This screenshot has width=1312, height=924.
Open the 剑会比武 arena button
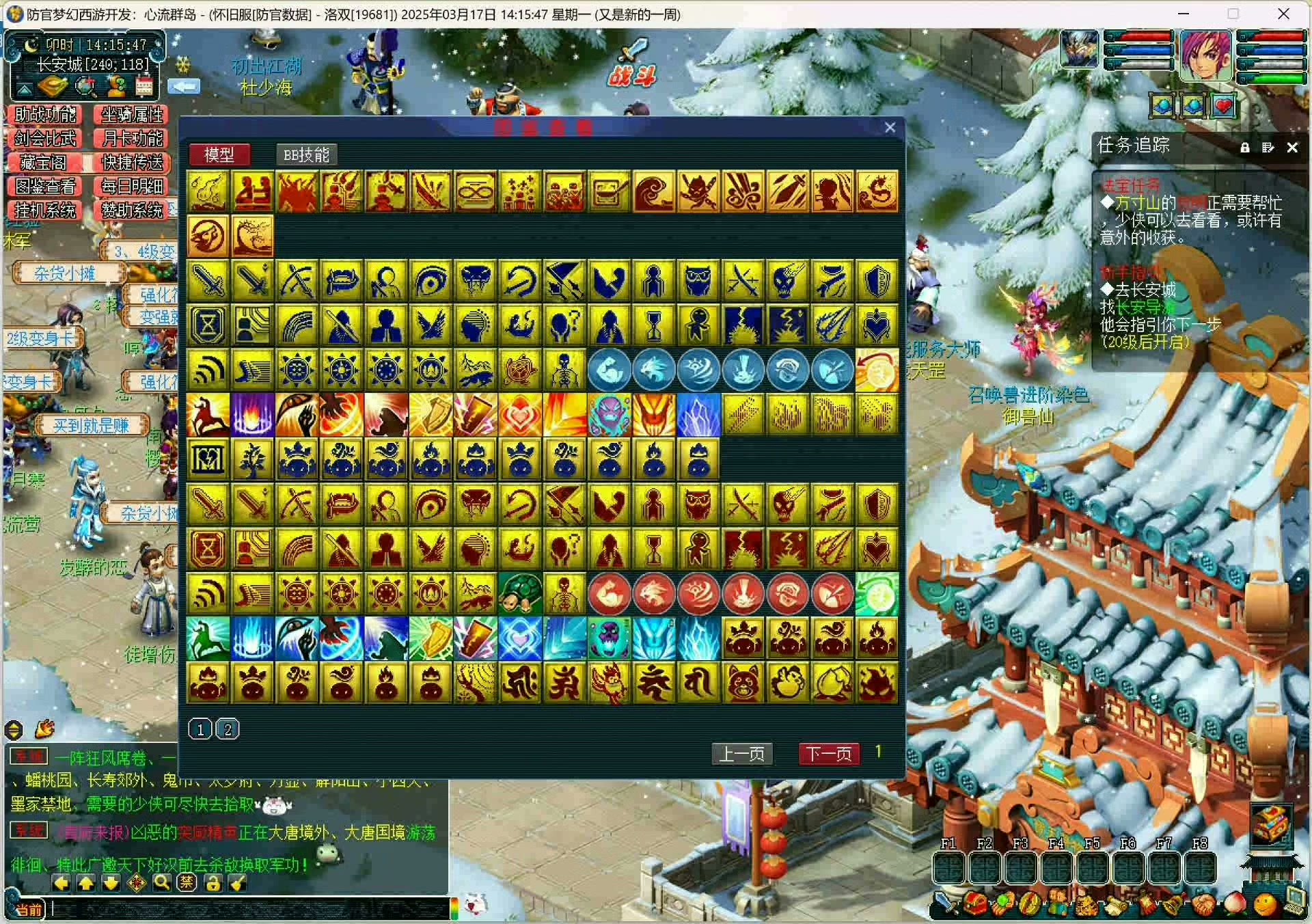click(45, 139)
